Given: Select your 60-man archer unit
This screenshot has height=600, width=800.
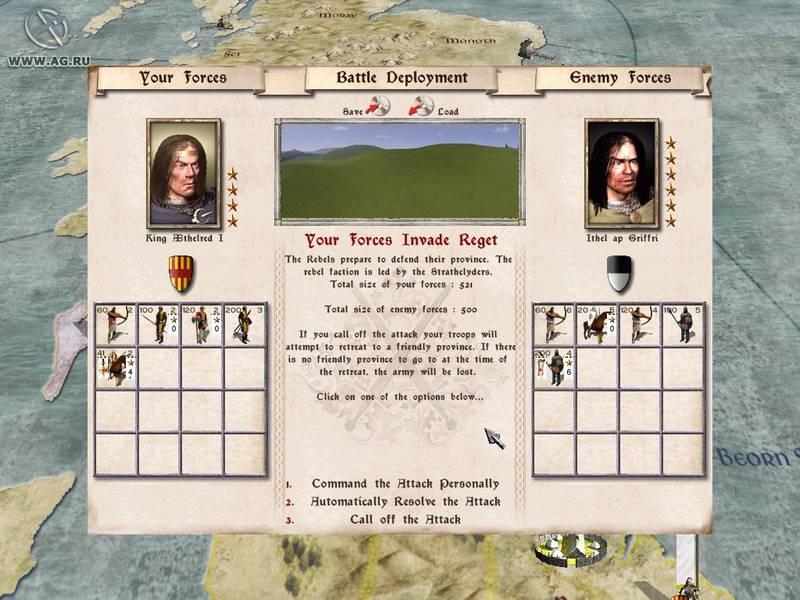Looking at the screenshot, I should coord(114,325).
